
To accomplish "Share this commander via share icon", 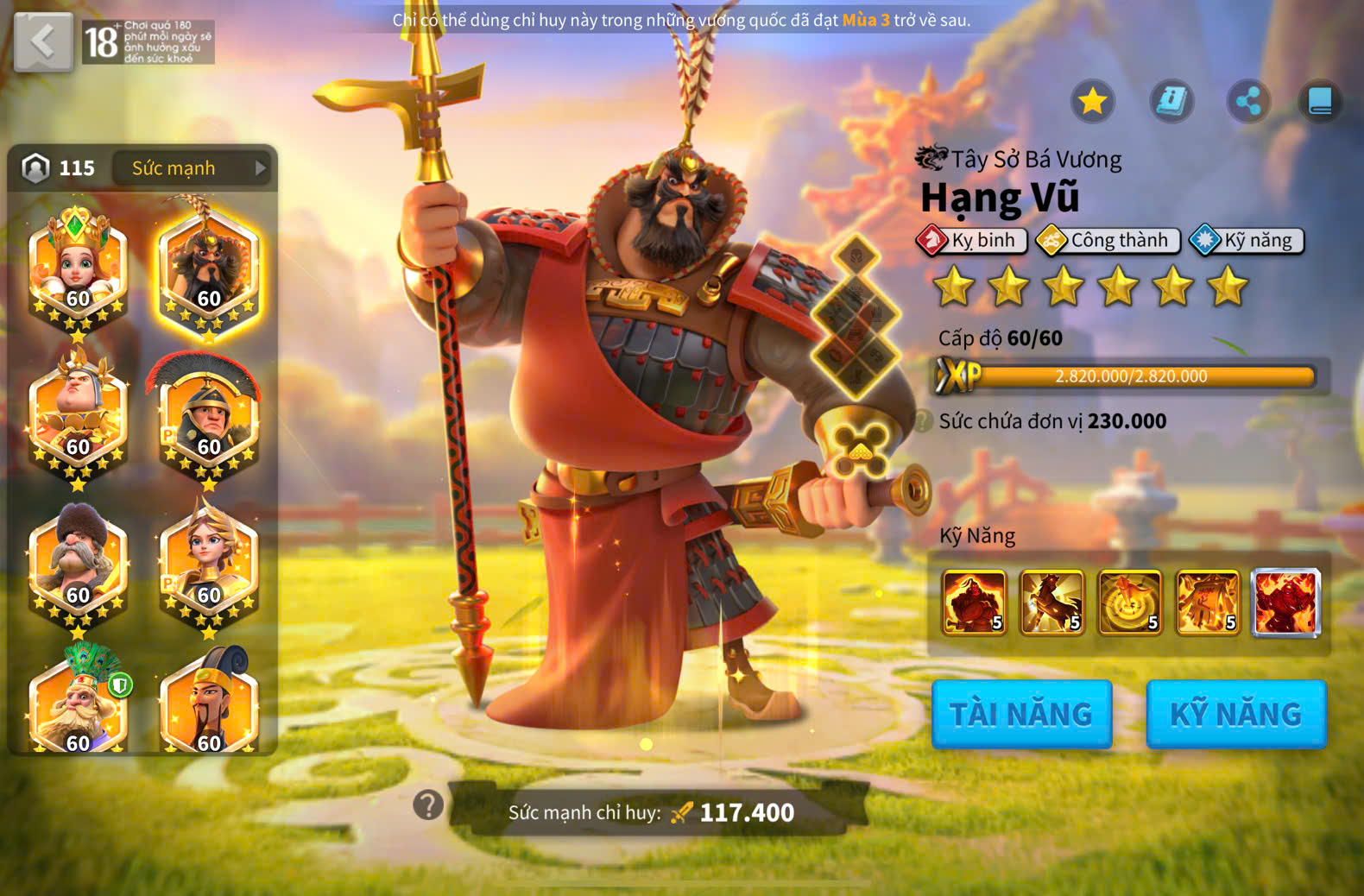I will tap(1248, 102).
